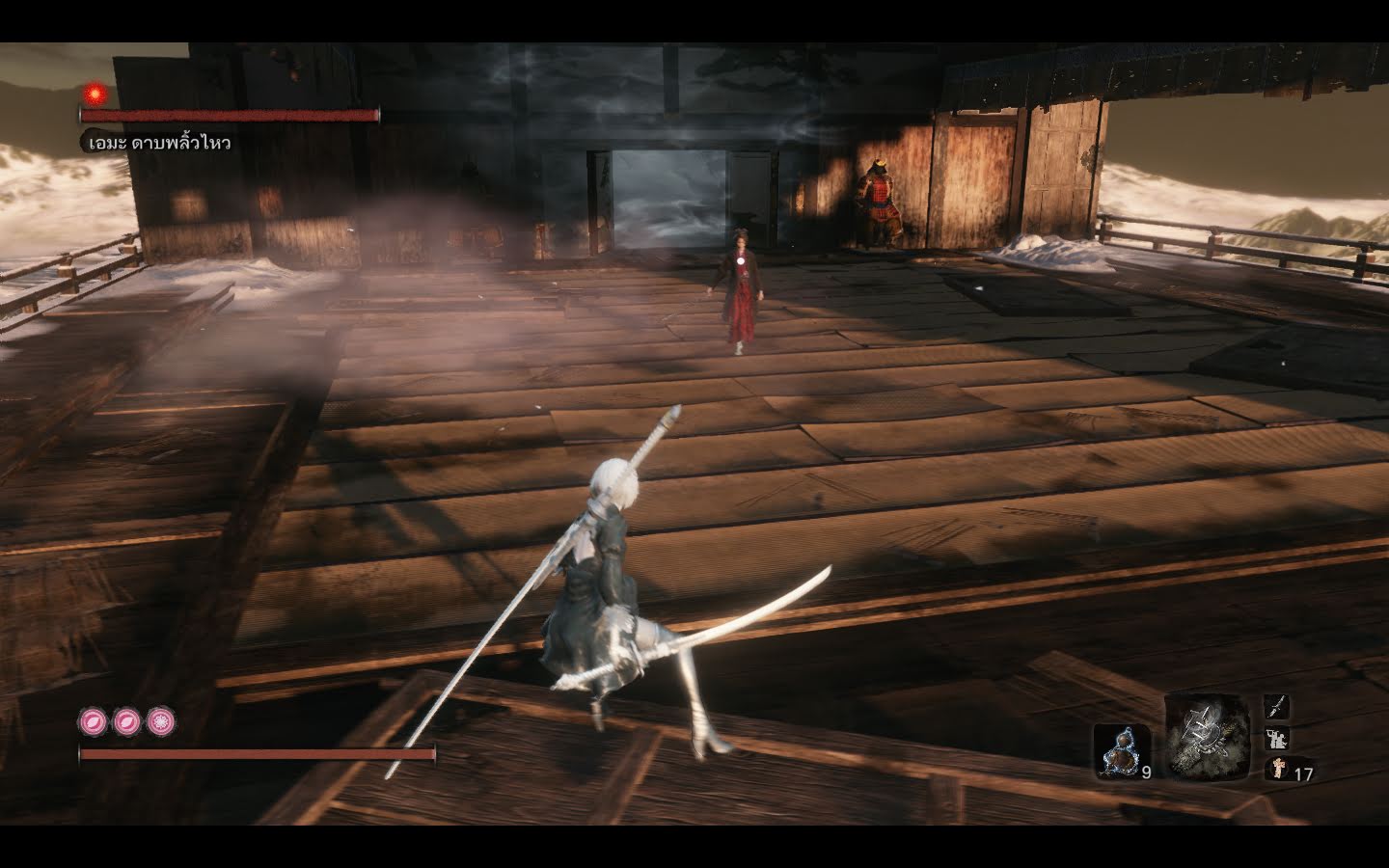
Task: Click the flower-patterned third resurrection node
Action: pos(163,719)
